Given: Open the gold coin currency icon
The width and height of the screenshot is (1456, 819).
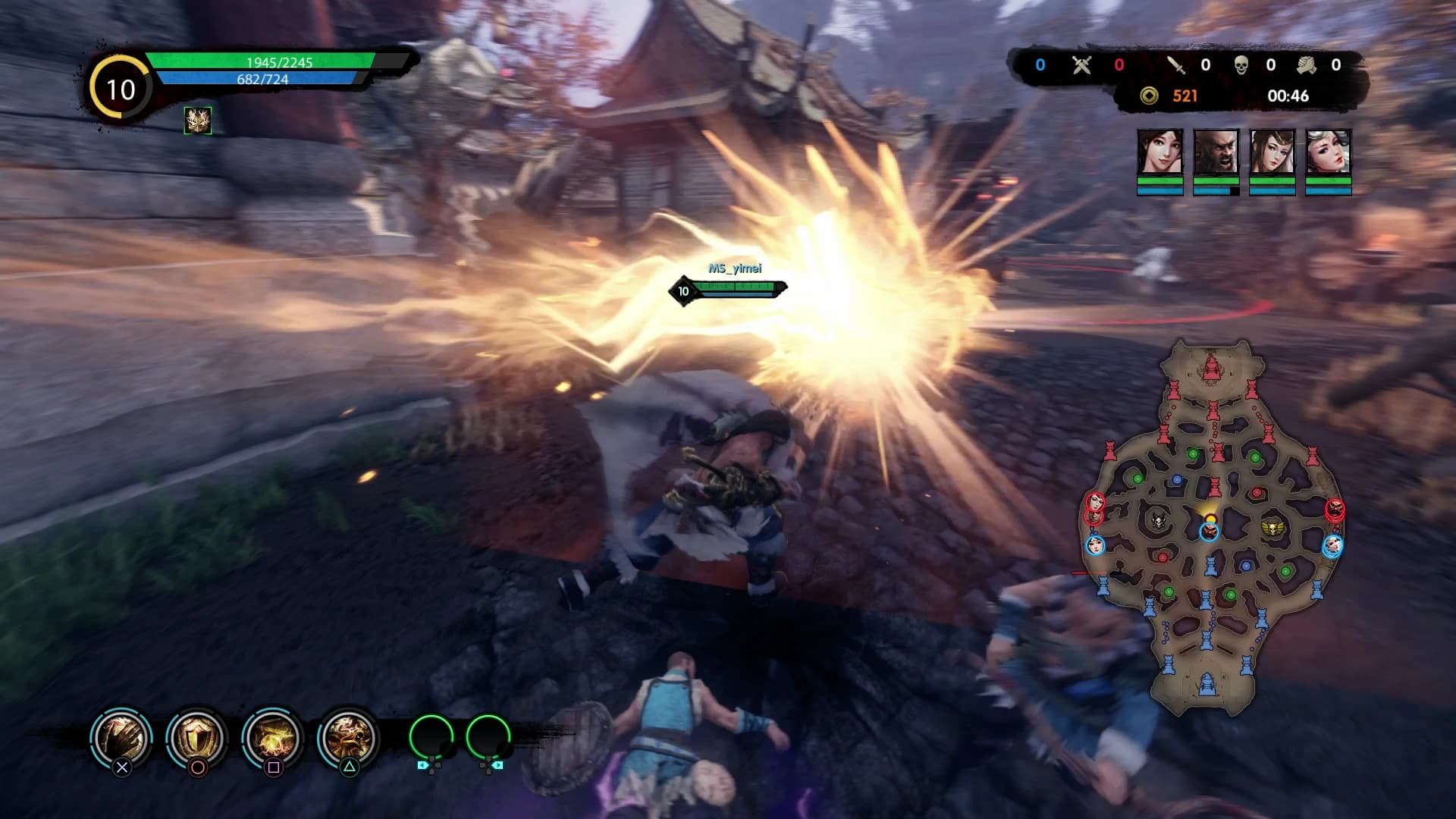Looking at the screenshot, I should pyautogui.click(x=1148, y=96).
